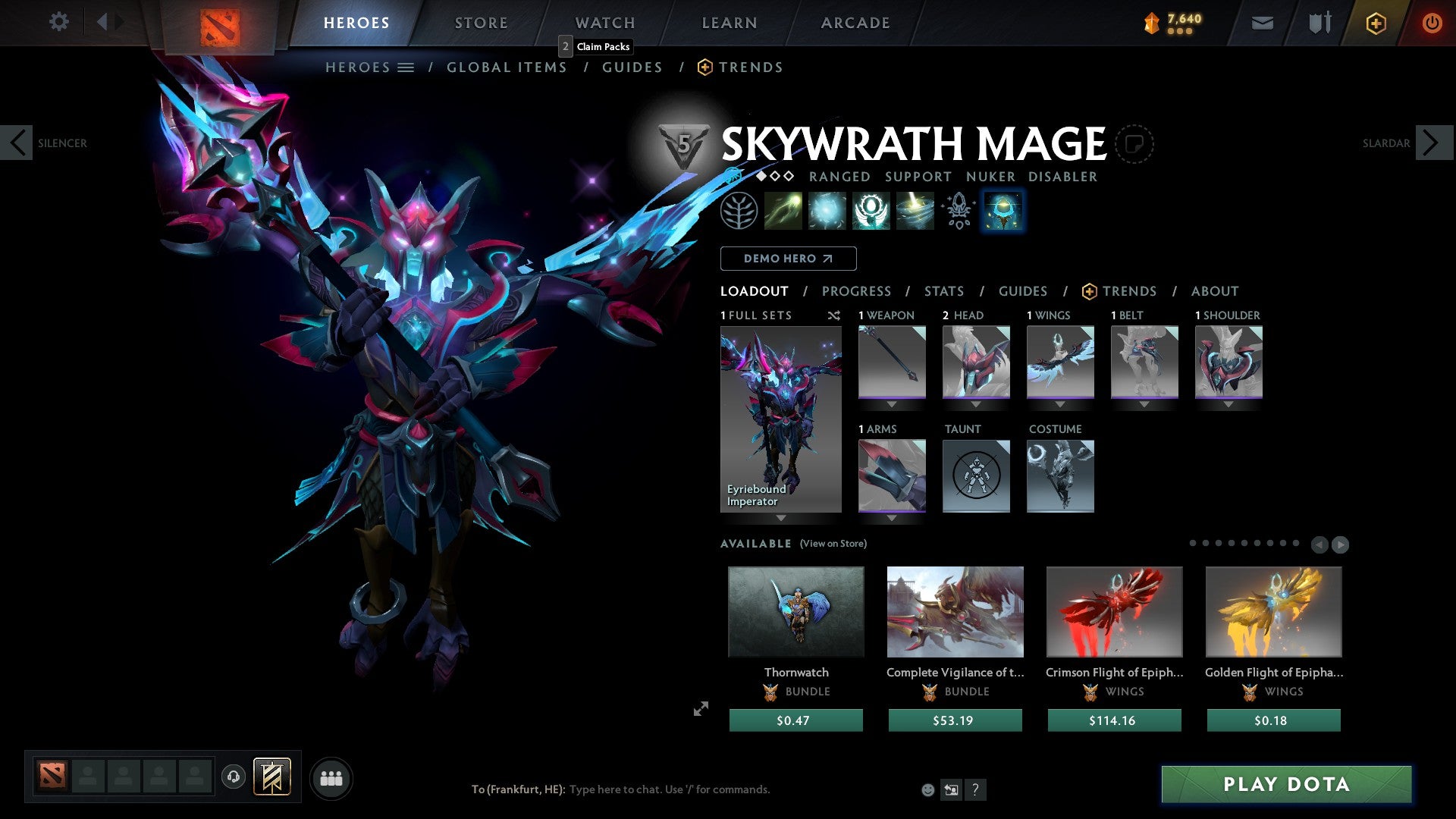Toggle expanded hero view with the arrows icon
1456x819 pixels.
pyautogui.click(x=701, y=709)
